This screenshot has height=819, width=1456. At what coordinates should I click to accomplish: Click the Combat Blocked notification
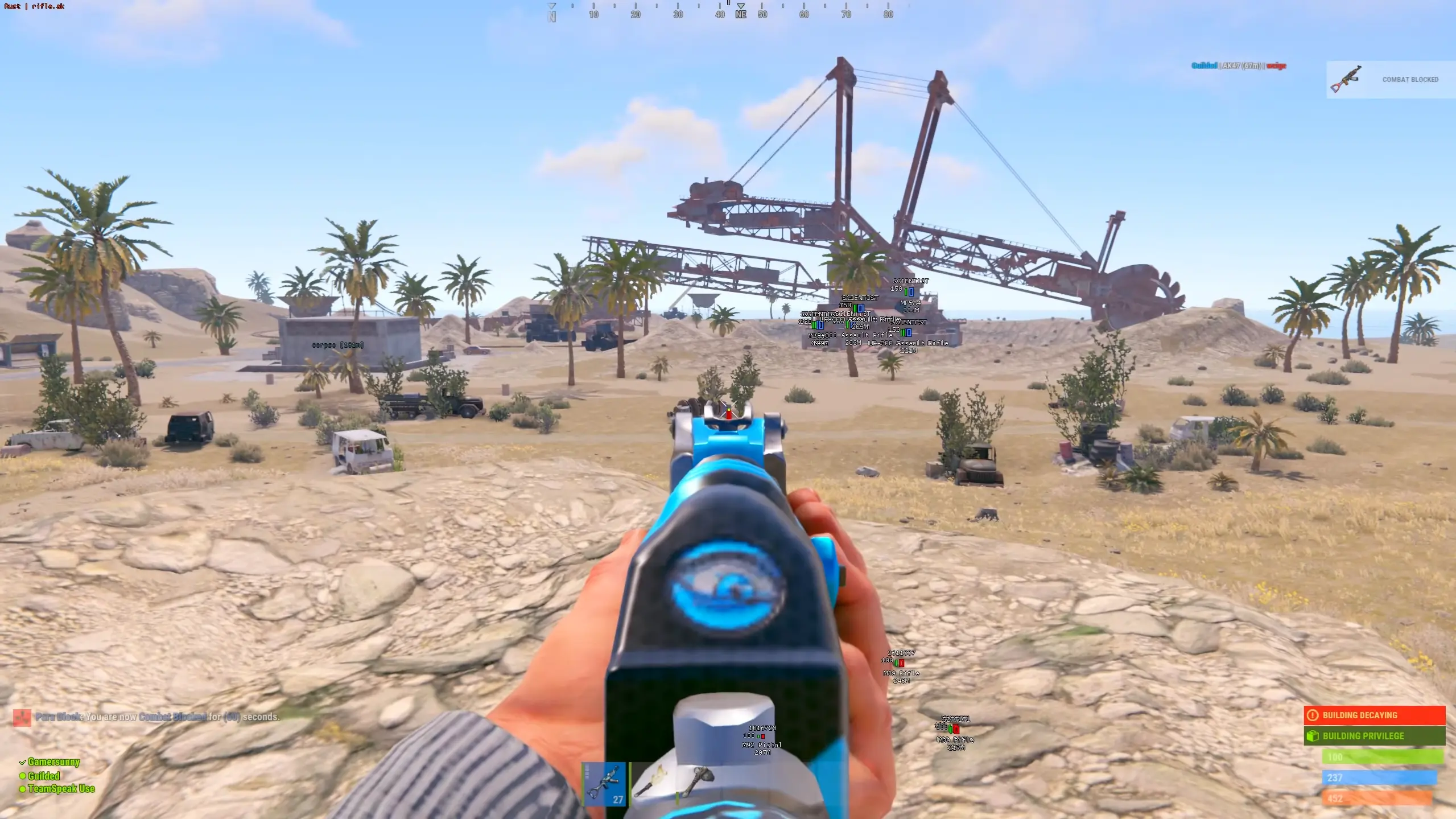point(1391,80)
